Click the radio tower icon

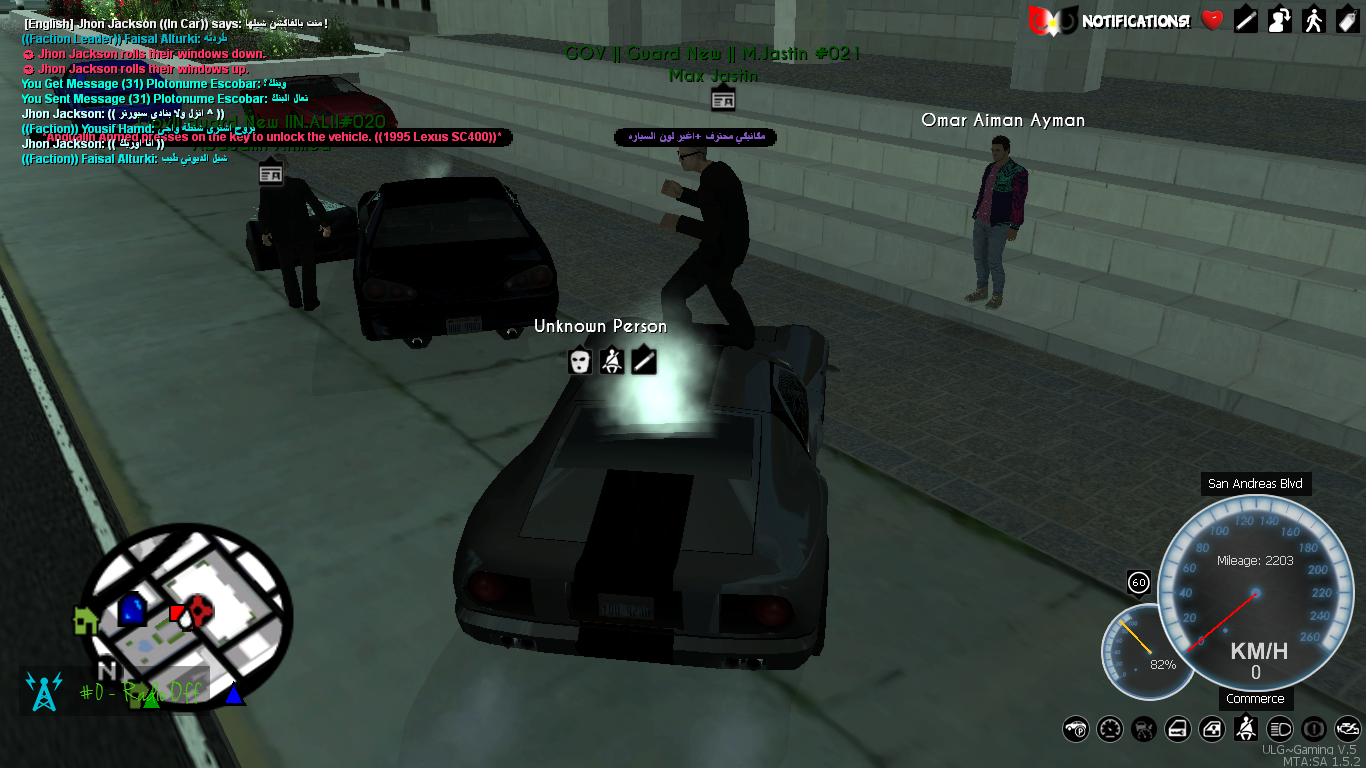coord(43,691)
